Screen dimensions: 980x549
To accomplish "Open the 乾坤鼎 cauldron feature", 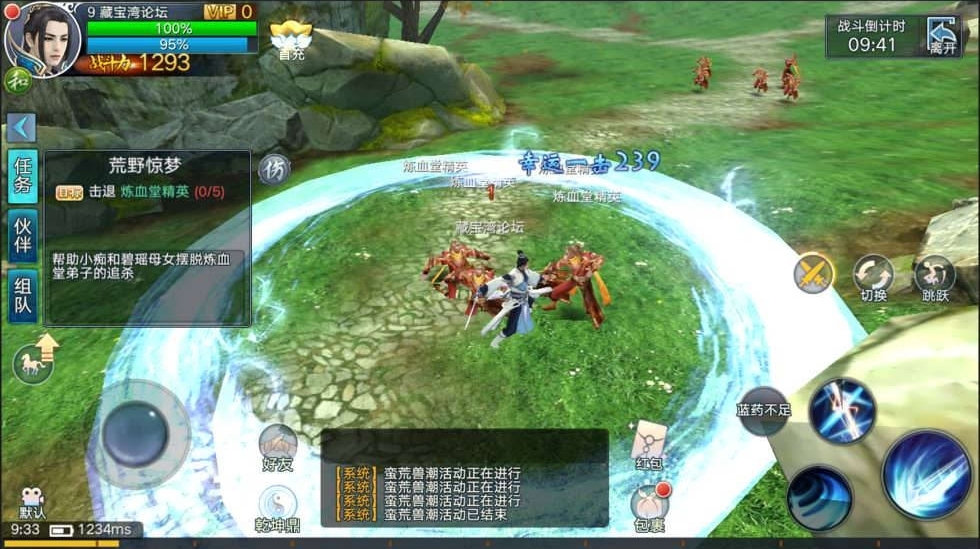I will [x=278, y=507].
